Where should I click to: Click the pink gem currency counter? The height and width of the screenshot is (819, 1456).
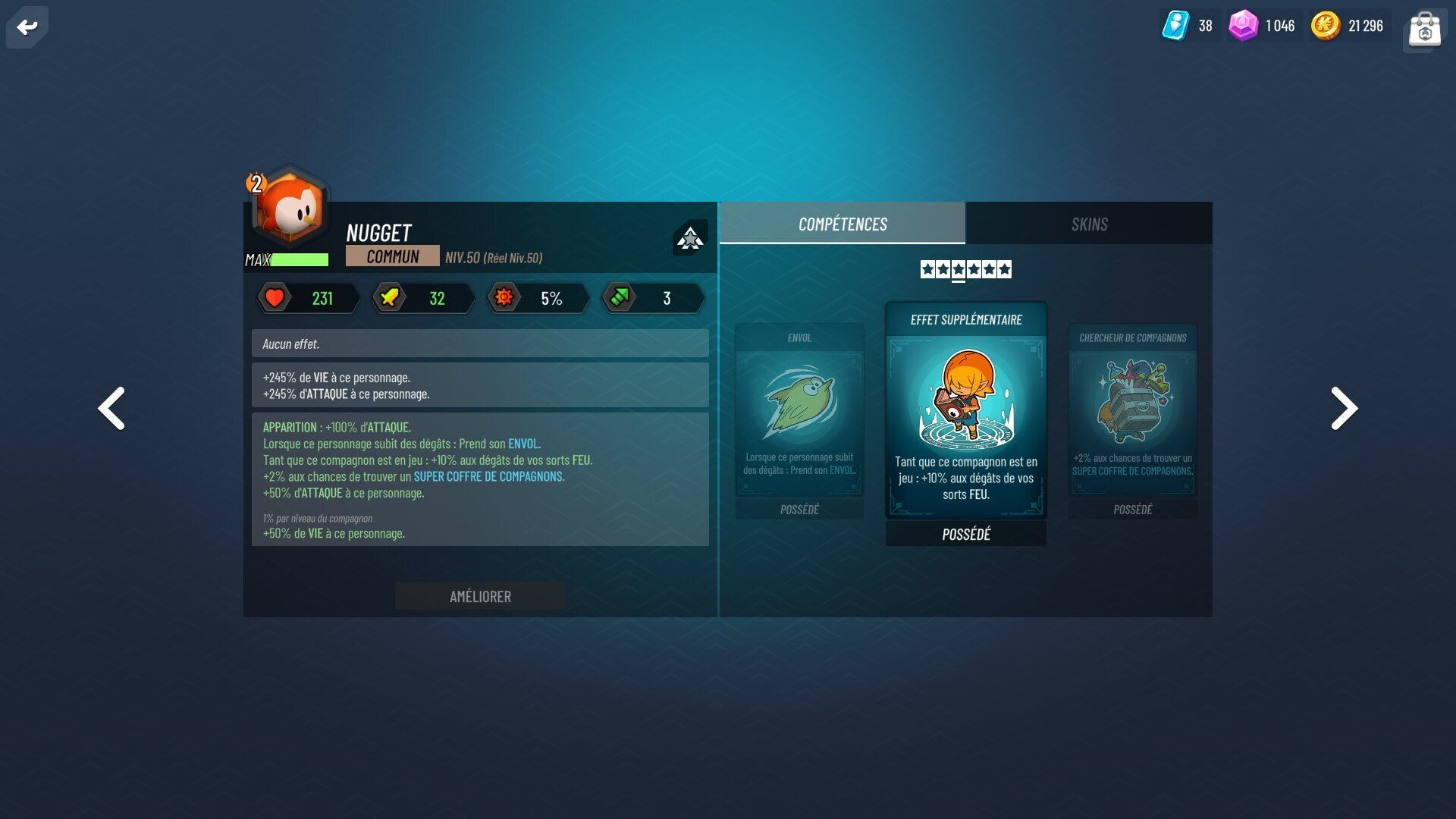tap(1262, 26)
